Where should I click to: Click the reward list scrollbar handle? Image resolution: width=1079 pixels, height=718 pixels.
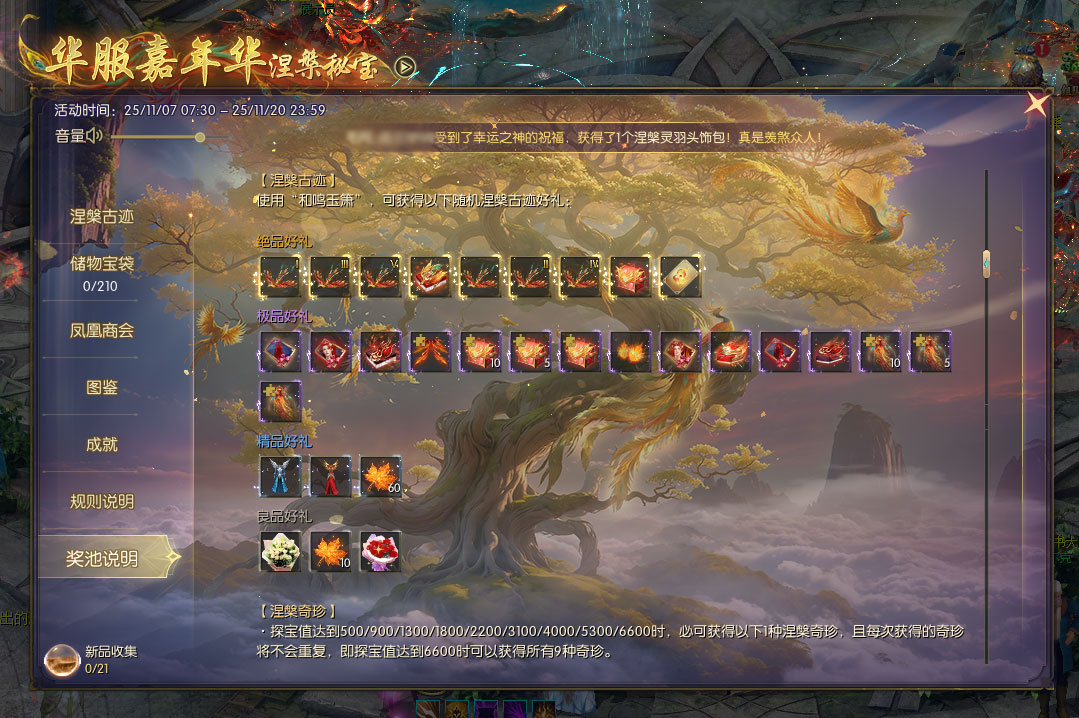click(986, 263)
